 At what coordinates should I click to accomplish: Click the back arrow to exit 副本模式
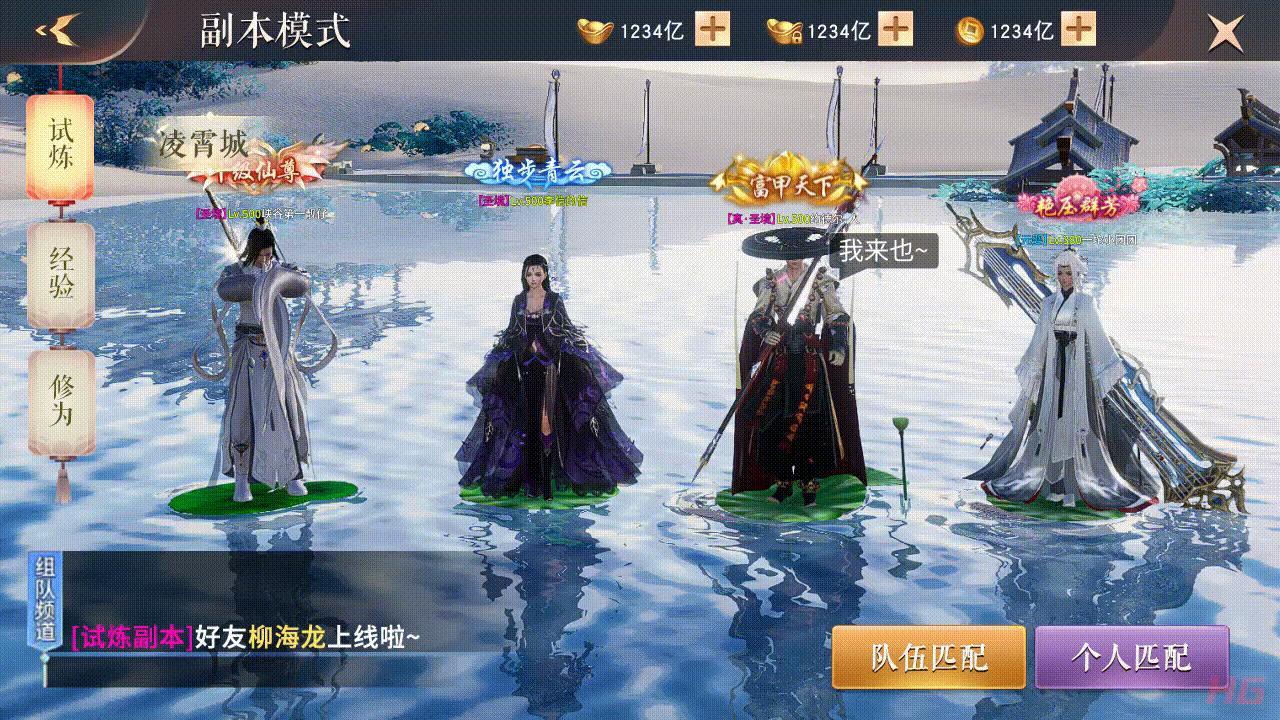(x=57, y=28)
